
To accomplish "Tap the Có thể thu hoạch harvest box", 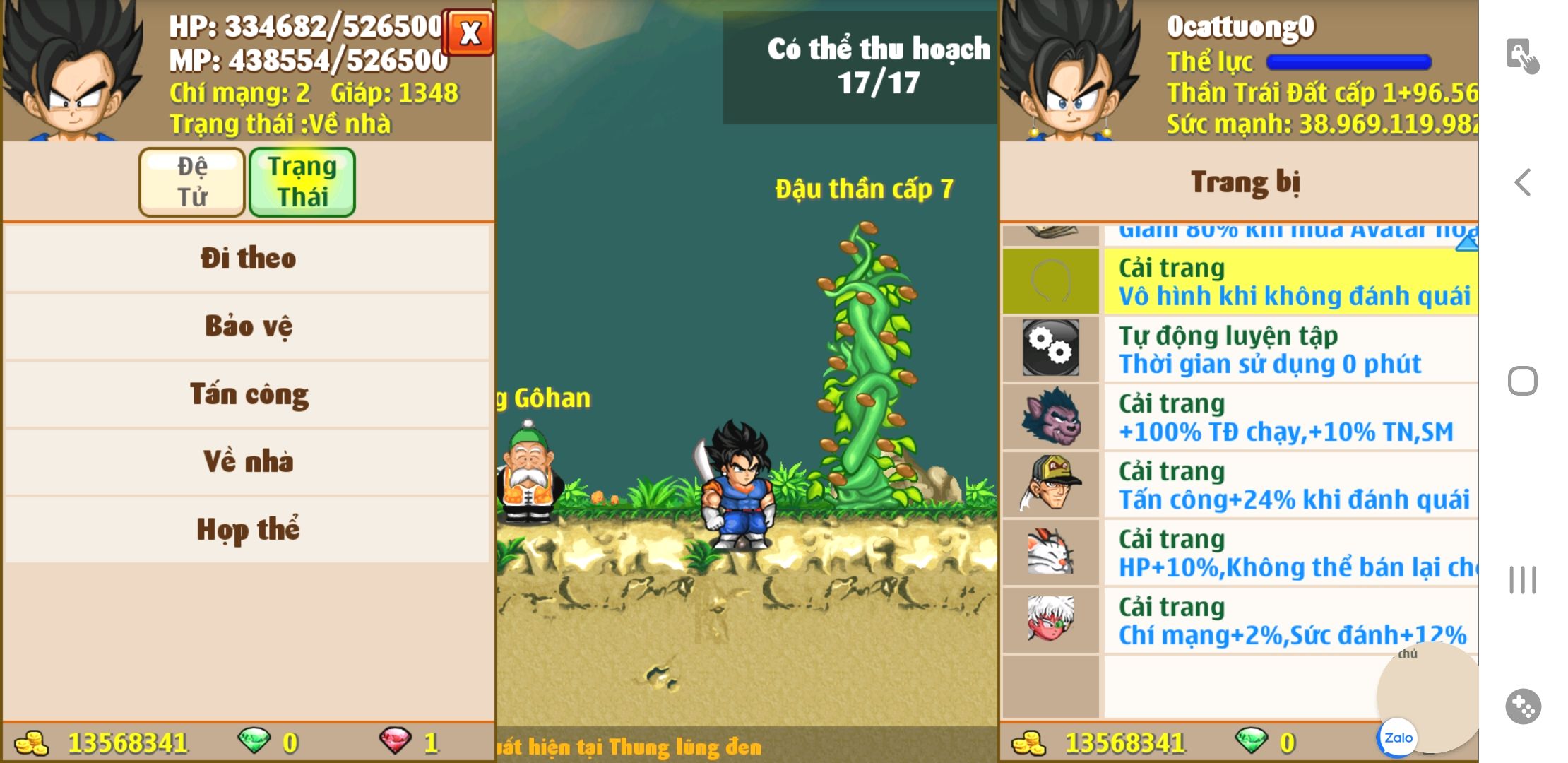I will (x=860, y=67).
